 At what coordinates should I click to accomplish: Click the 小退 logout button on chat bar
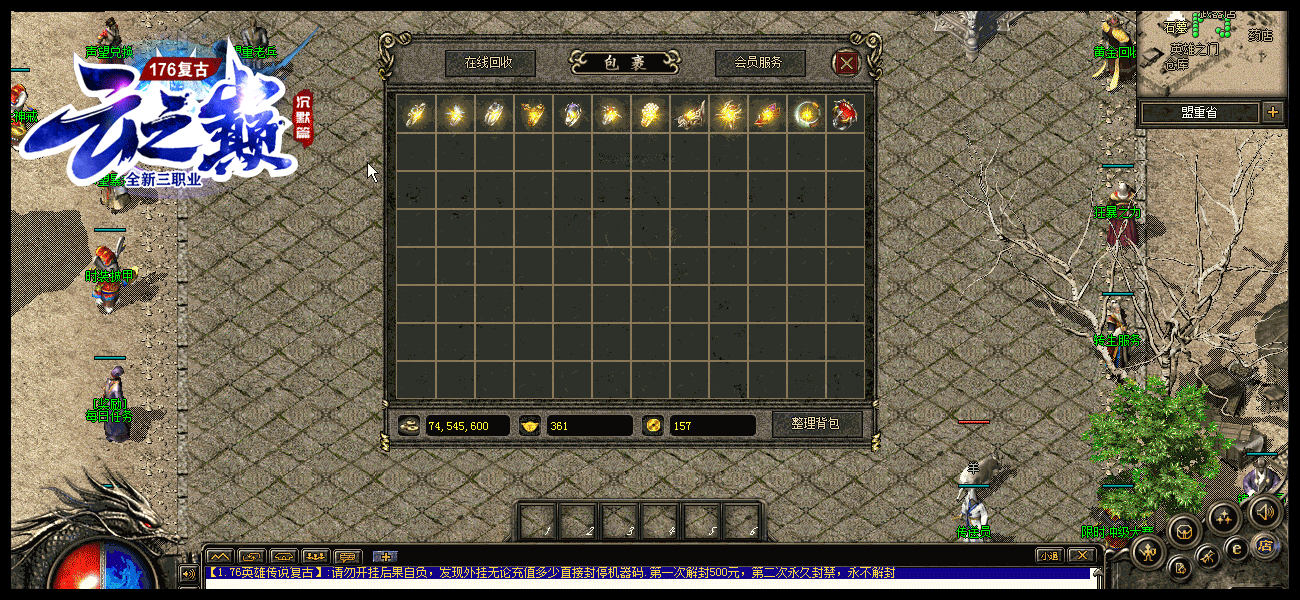1048,555
